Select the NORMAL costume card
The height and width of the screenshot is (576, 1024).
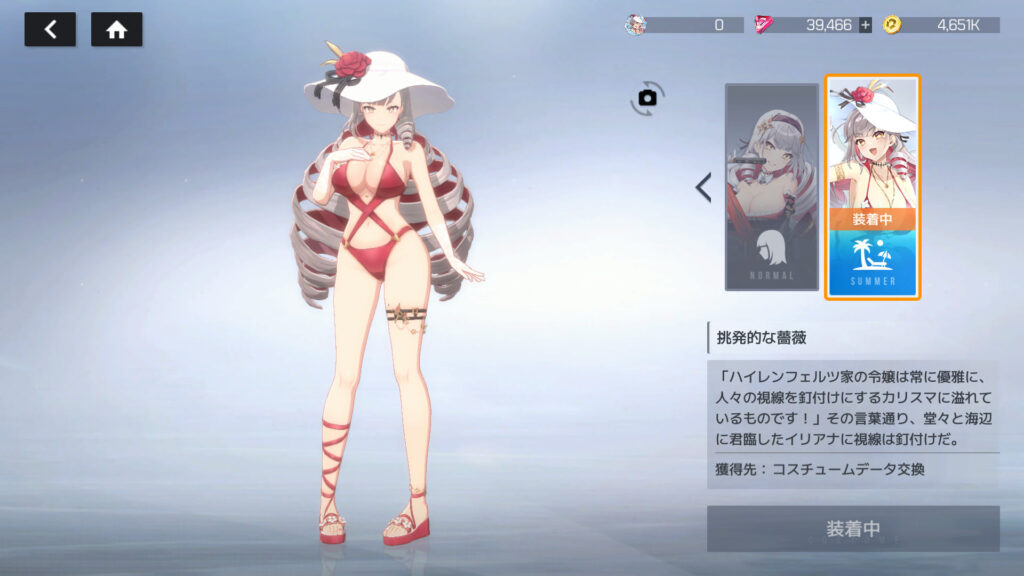(771, 187)
